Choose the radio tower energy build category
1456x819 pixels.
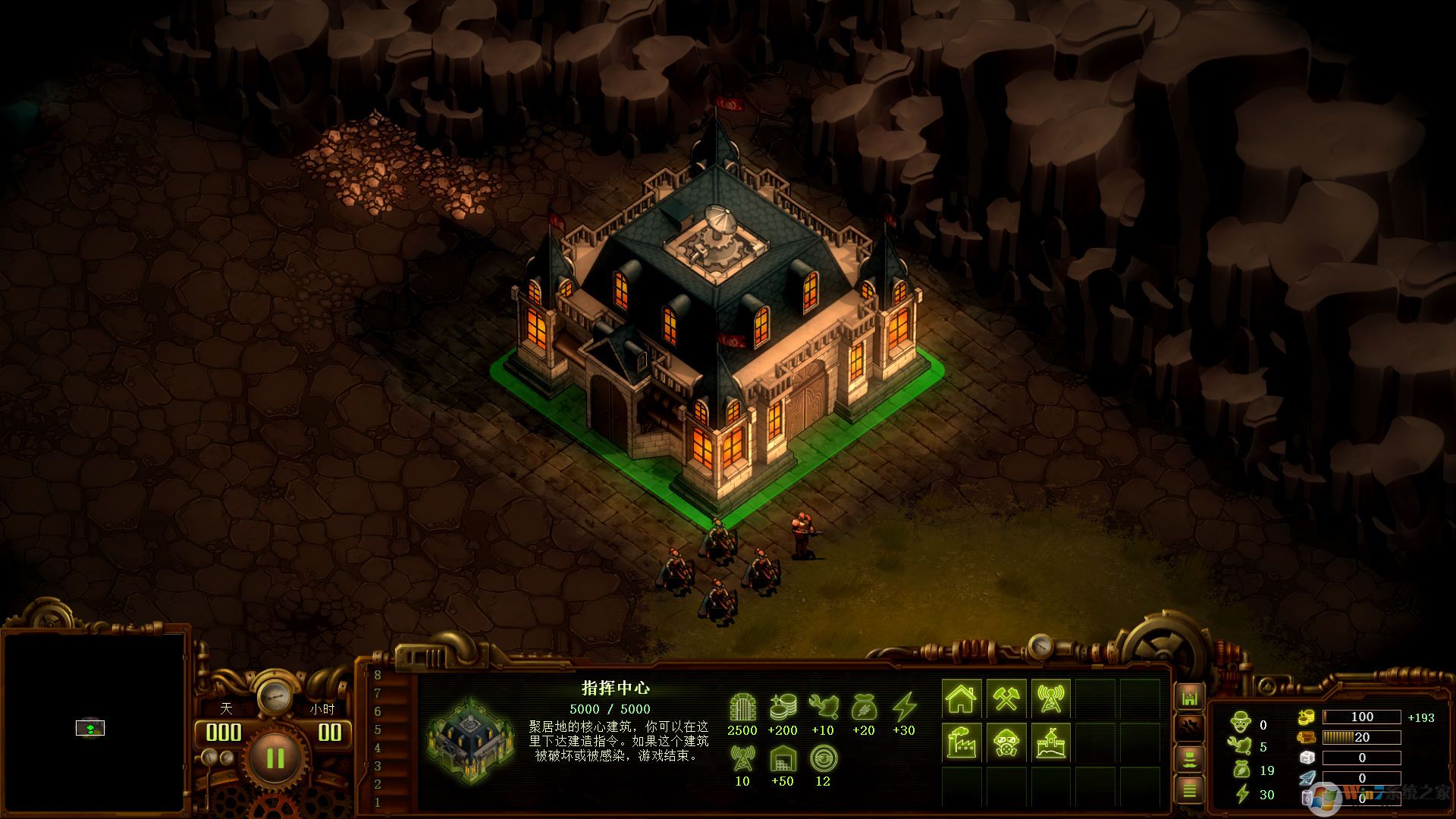tap(1050, 698)
